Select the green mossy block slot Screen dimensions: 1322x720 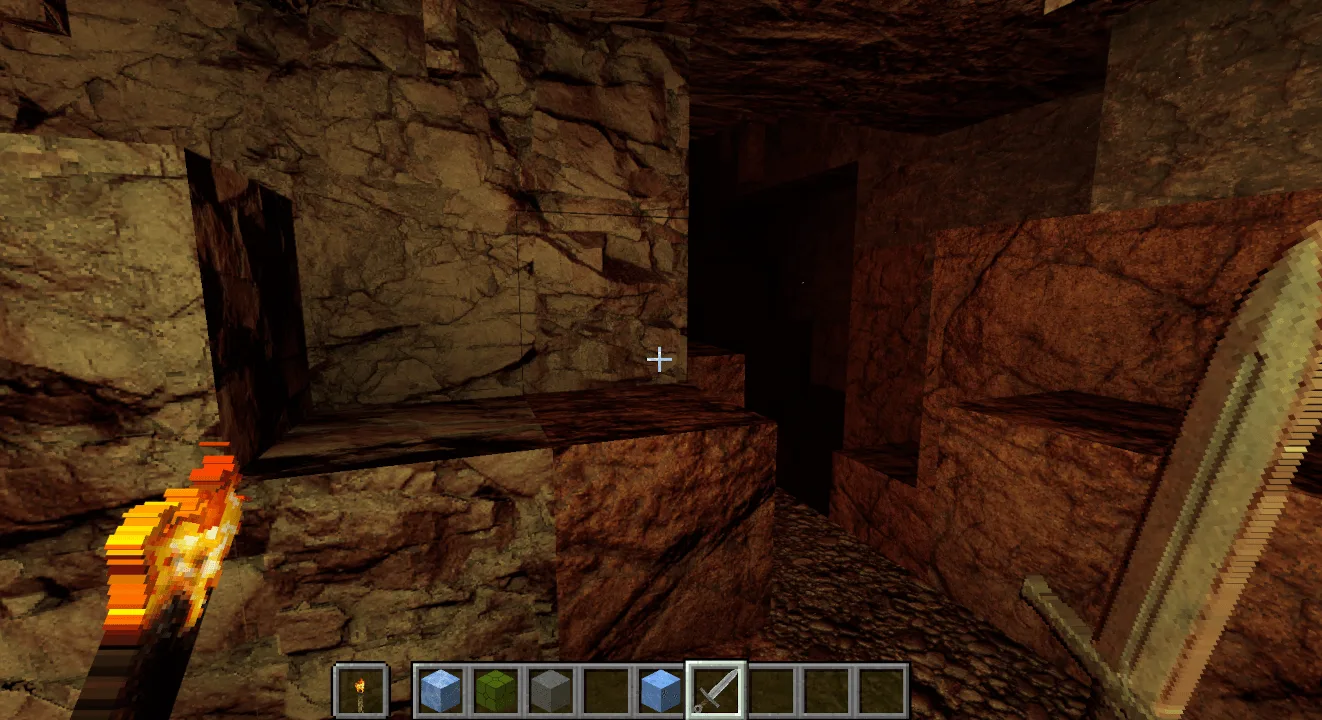coord(494,690)
